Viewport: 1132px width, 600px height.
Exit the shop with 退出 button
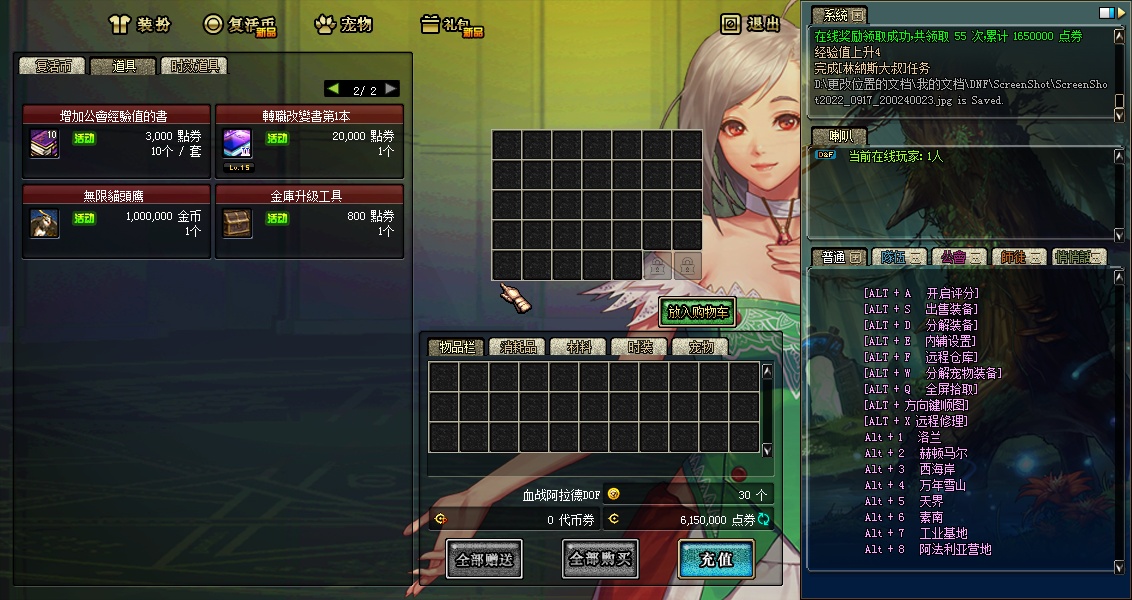point(751,24)
